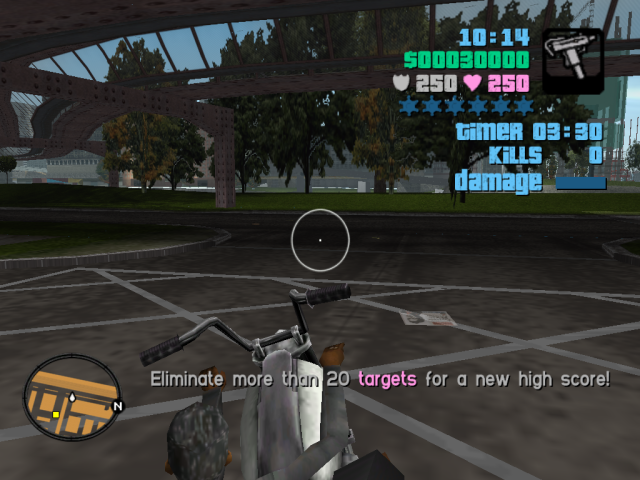Open the circular radar minimap

click(71, 397)
